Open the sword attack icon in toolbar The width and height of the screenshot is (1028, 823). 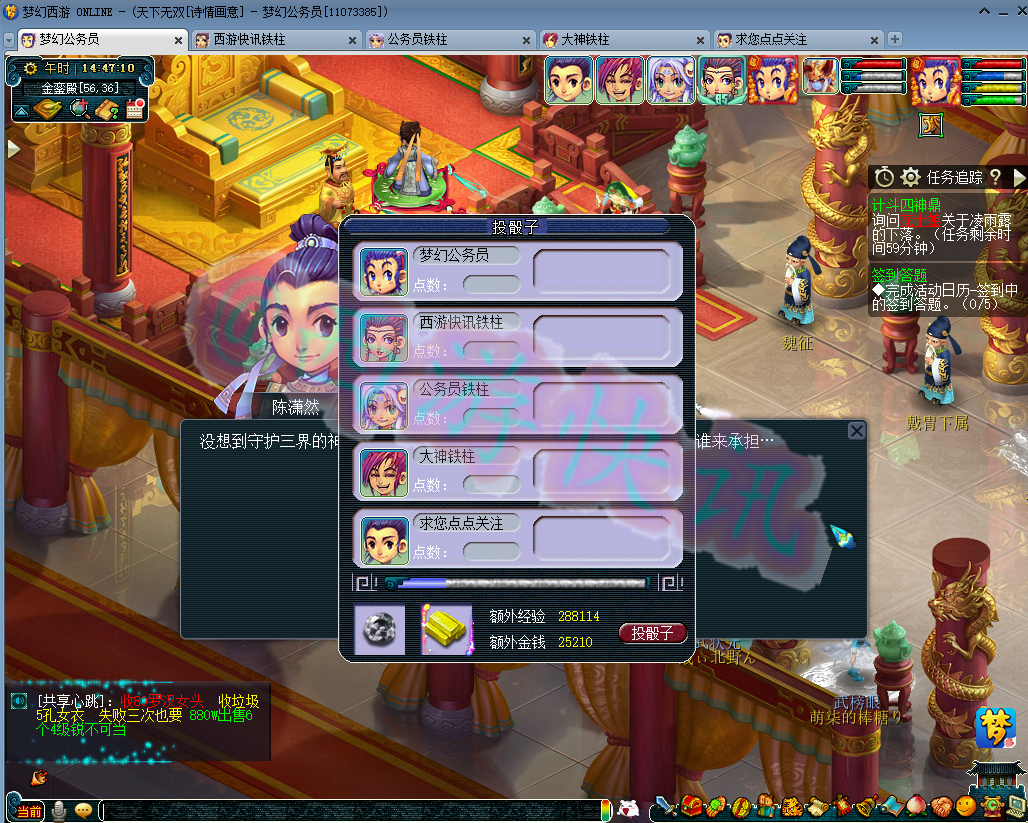point(666,806)
